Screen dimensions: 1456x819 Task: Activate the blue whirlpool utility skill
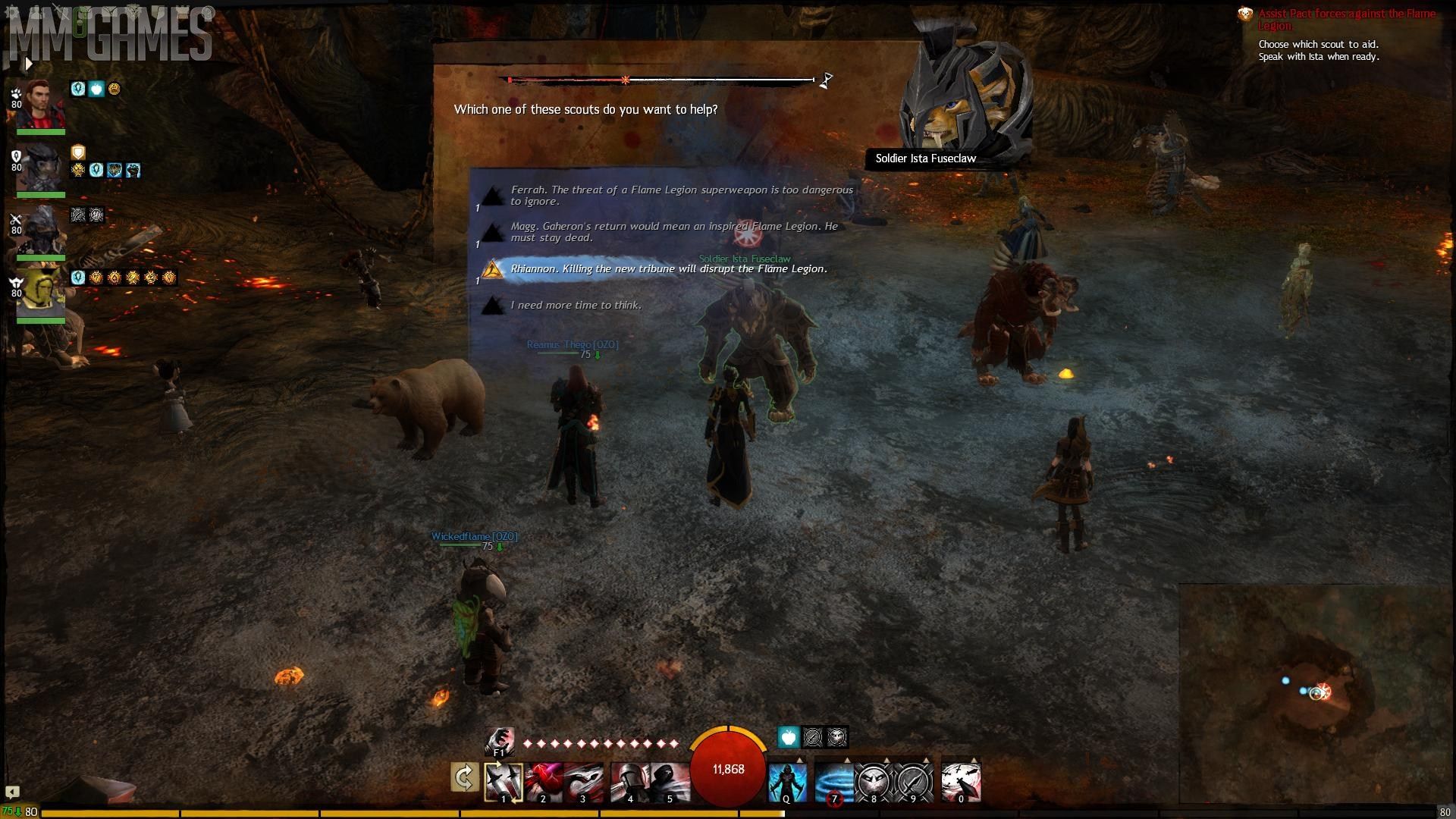point(833,782)
